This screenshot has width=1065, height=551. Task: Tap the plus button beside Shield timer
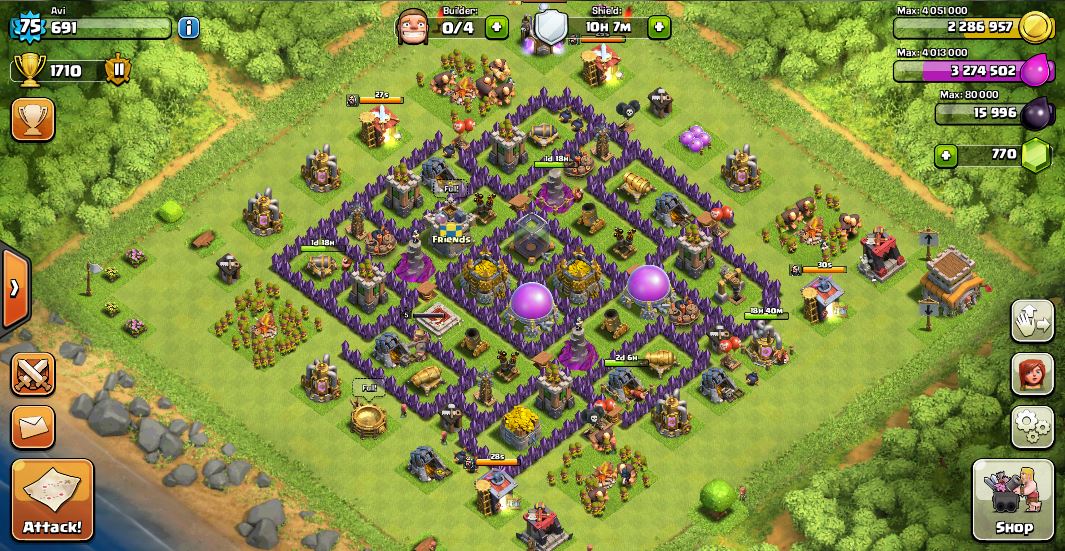pos(658,27)
